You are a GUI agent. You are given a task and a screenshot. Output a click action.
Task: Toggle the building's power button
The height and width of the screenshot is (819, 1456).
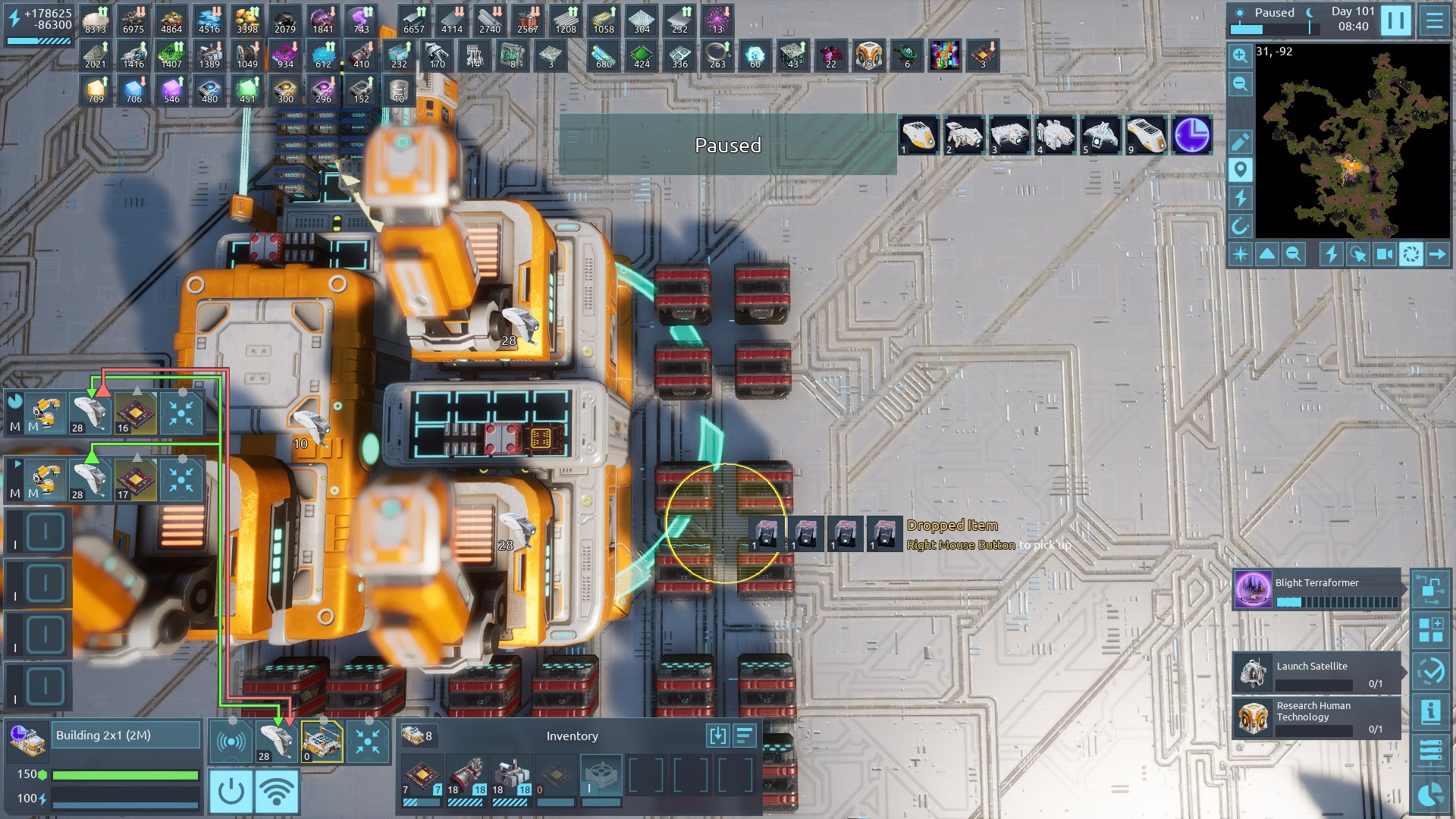[x=231, y=792]
